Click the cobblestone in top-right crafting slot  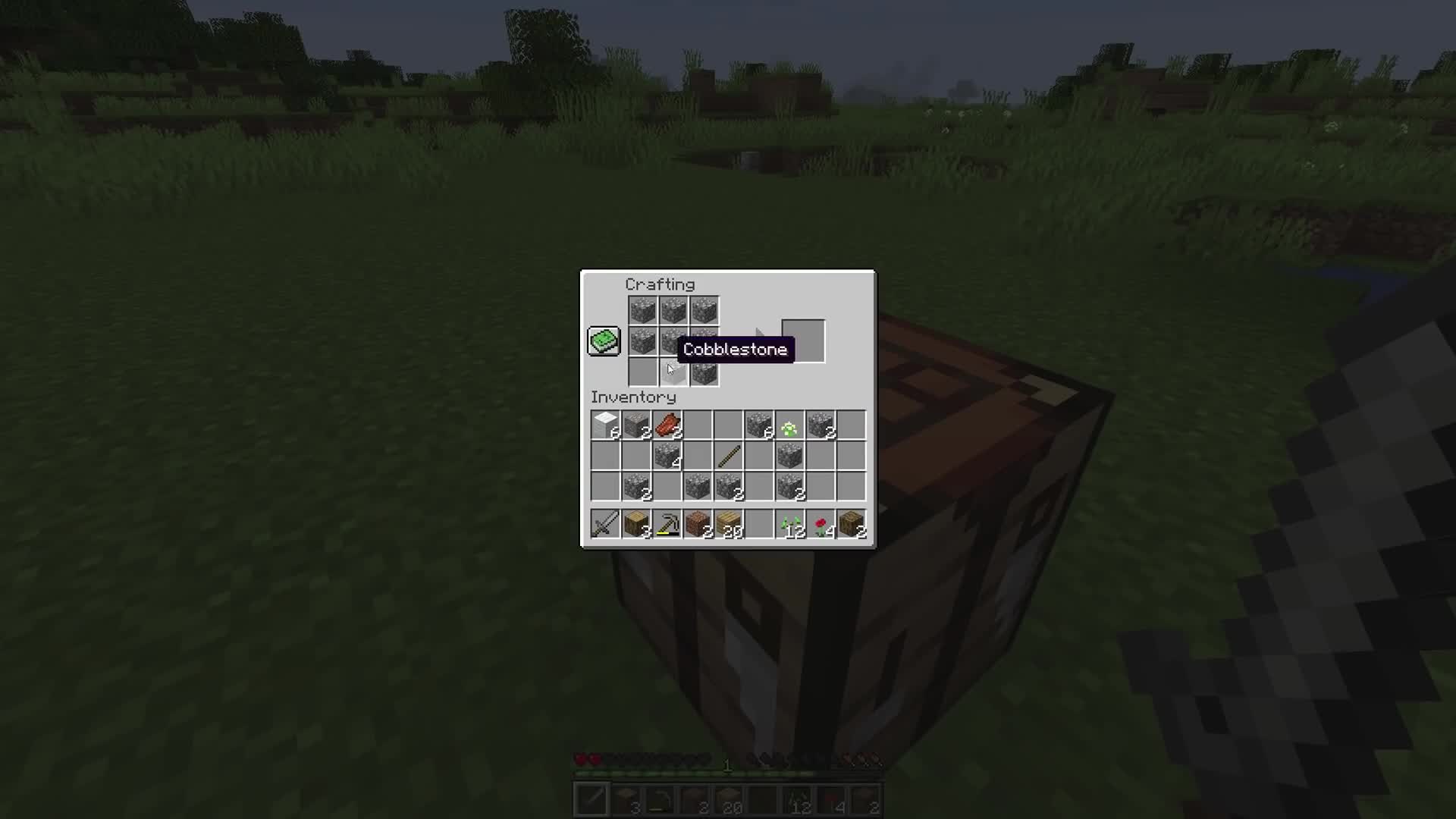[x=703, y=309]
